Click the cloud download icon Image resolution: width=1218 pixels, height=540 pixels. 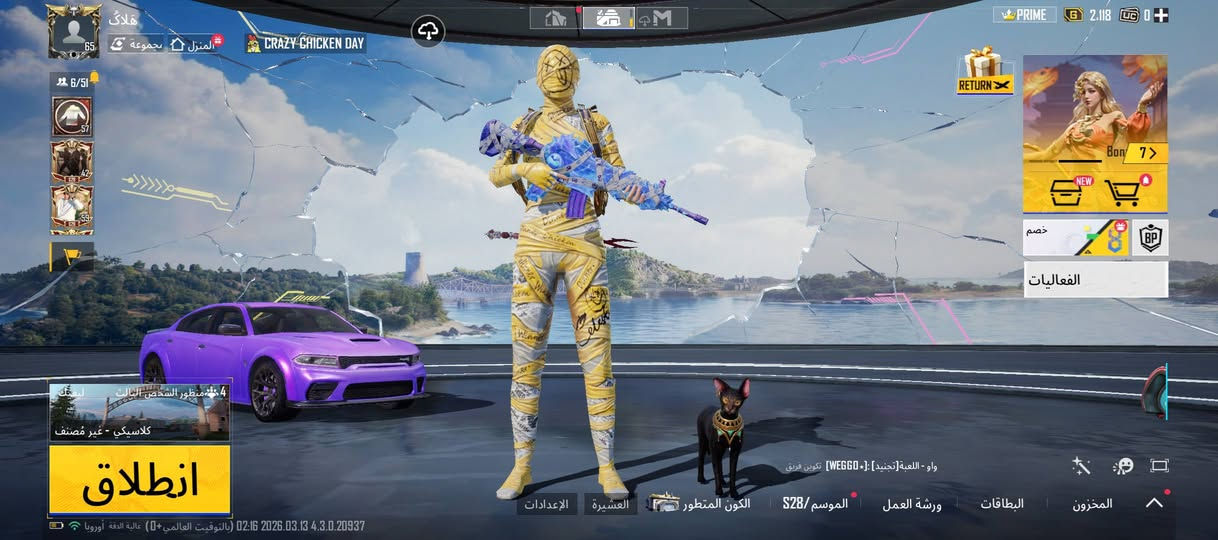coord(428,32)
